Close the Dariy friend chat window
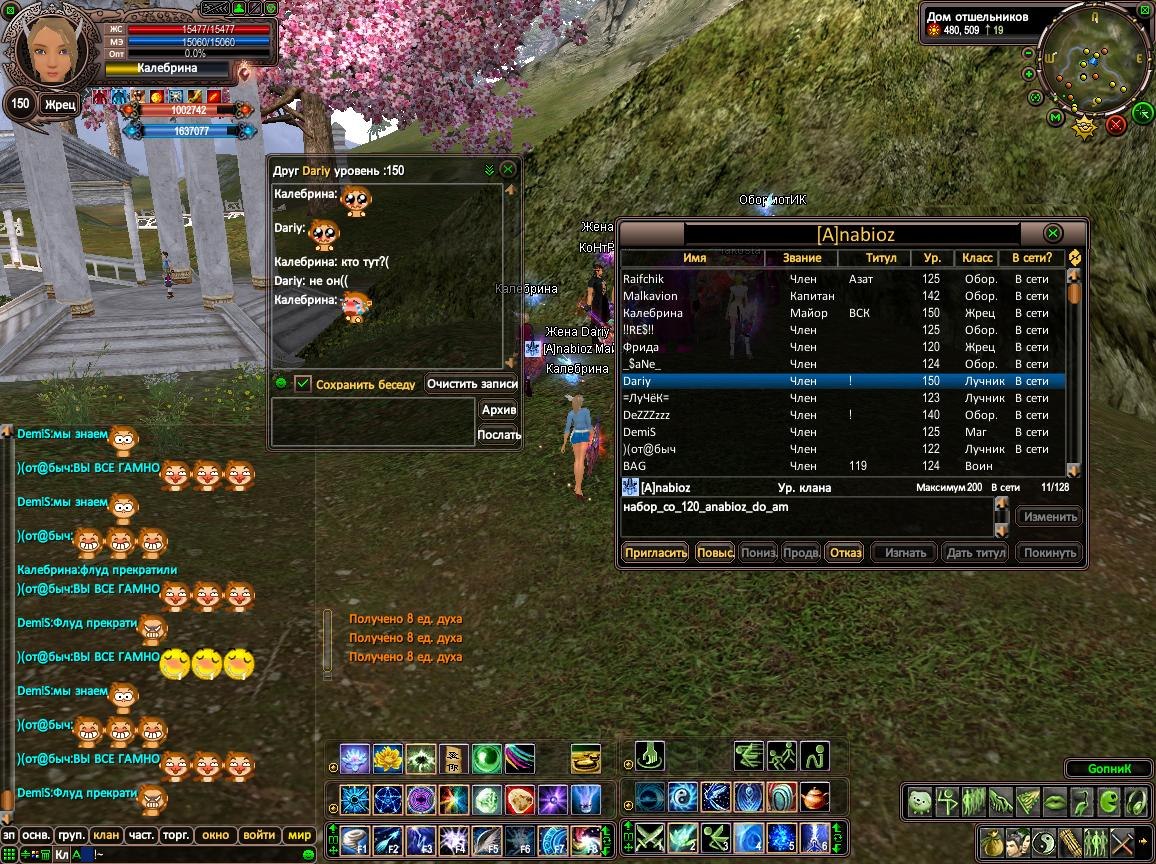The height and width of the screenshot is (864, 1156). (508, 170)
